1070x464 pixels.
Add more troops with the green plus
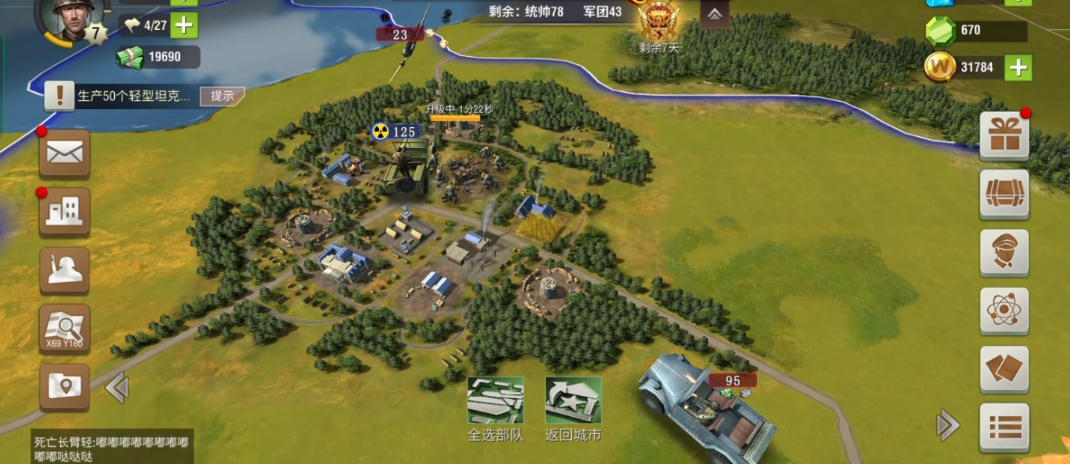tap(184, 25)
